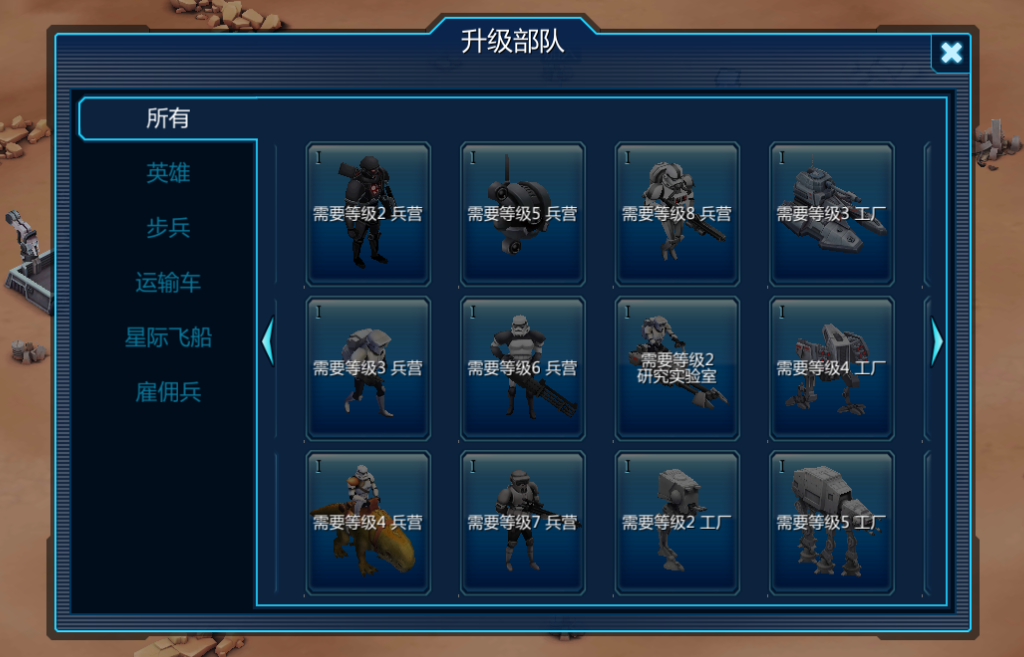Choose the trooper requiring 等级7 兵营
1024x657 pixels.
522,522
